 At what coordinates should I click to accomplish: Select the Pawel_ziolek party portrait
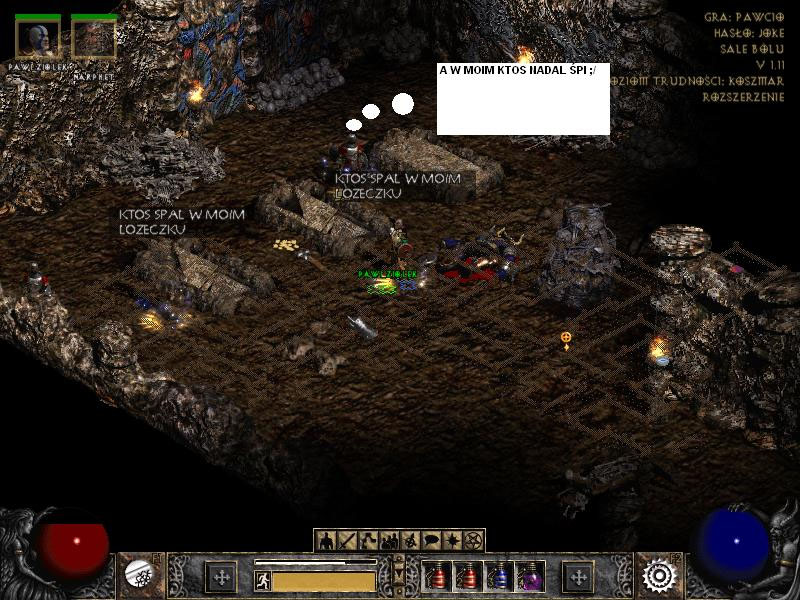pyautogui.click(x=36, y=38)
